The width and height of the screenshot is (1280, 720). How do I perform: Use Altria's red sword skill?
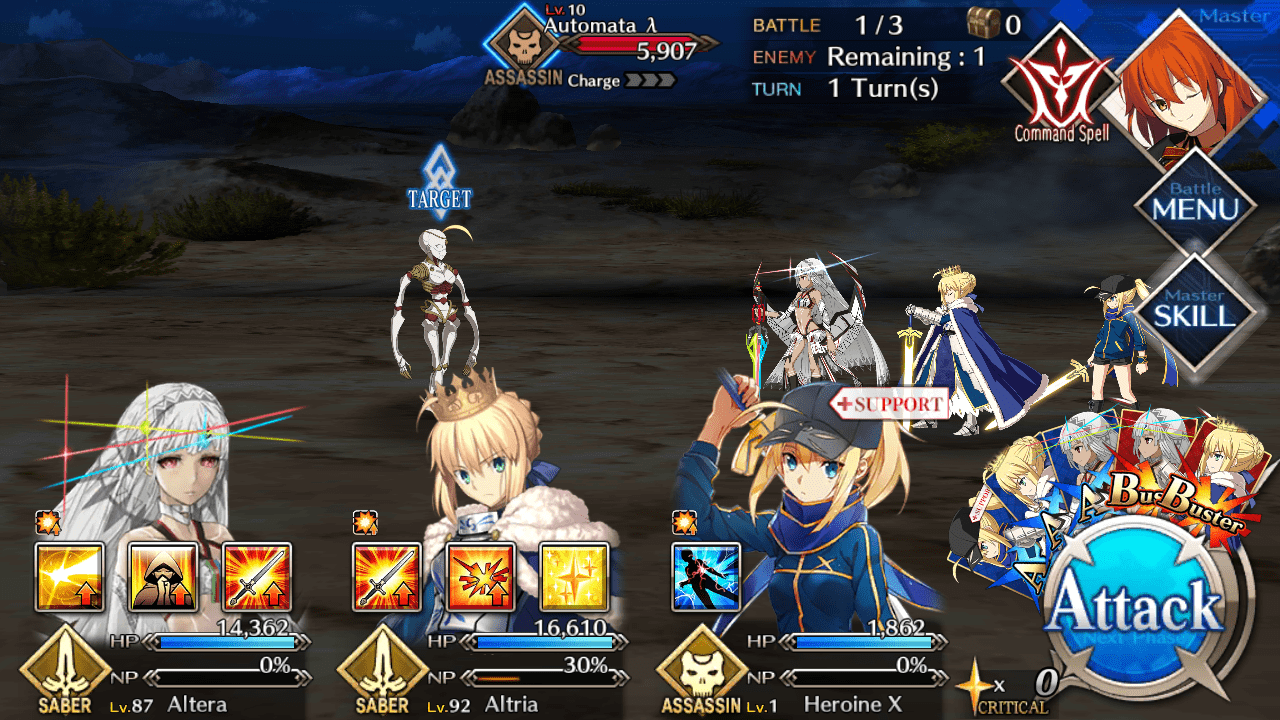[387, 577]
